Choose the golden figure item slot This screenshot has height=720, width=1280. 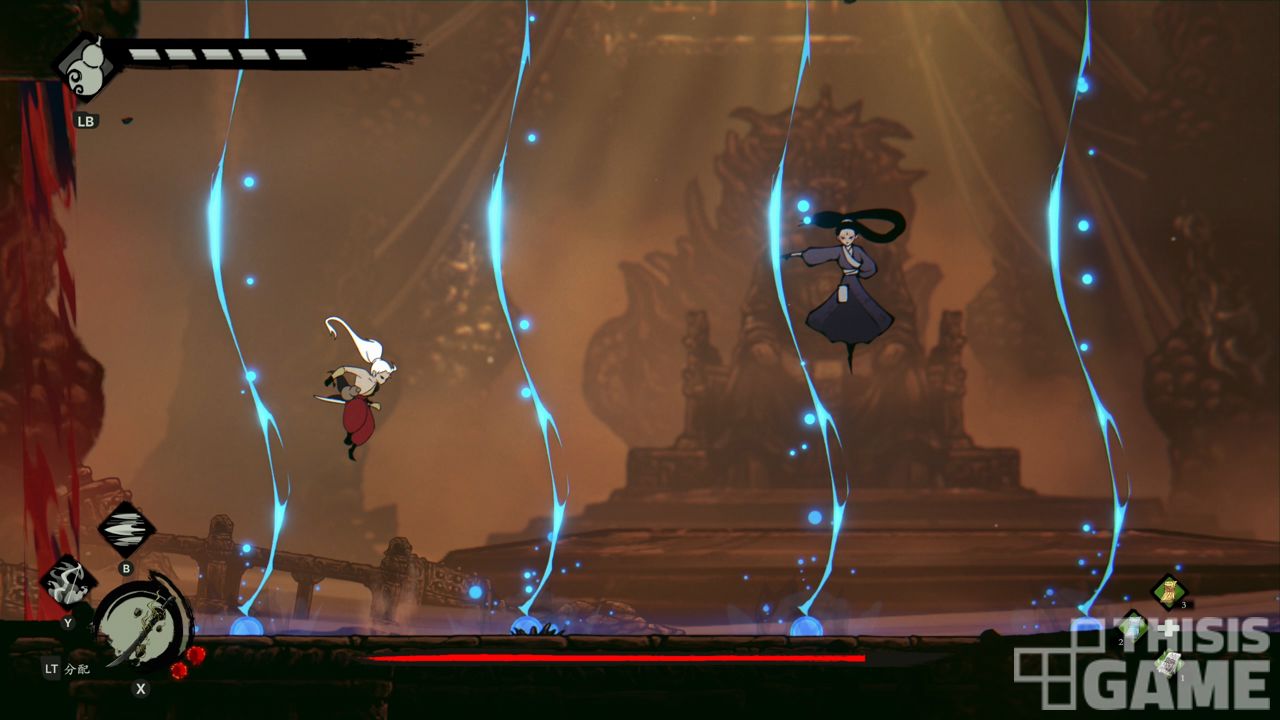pyautogui.click(x=1167, y=591)
